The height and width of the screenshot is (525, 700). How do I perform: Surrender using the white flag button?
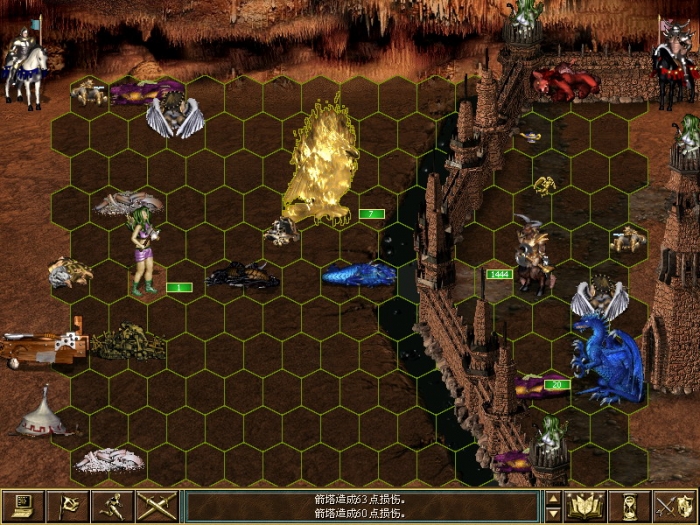(x=67, y=505)
